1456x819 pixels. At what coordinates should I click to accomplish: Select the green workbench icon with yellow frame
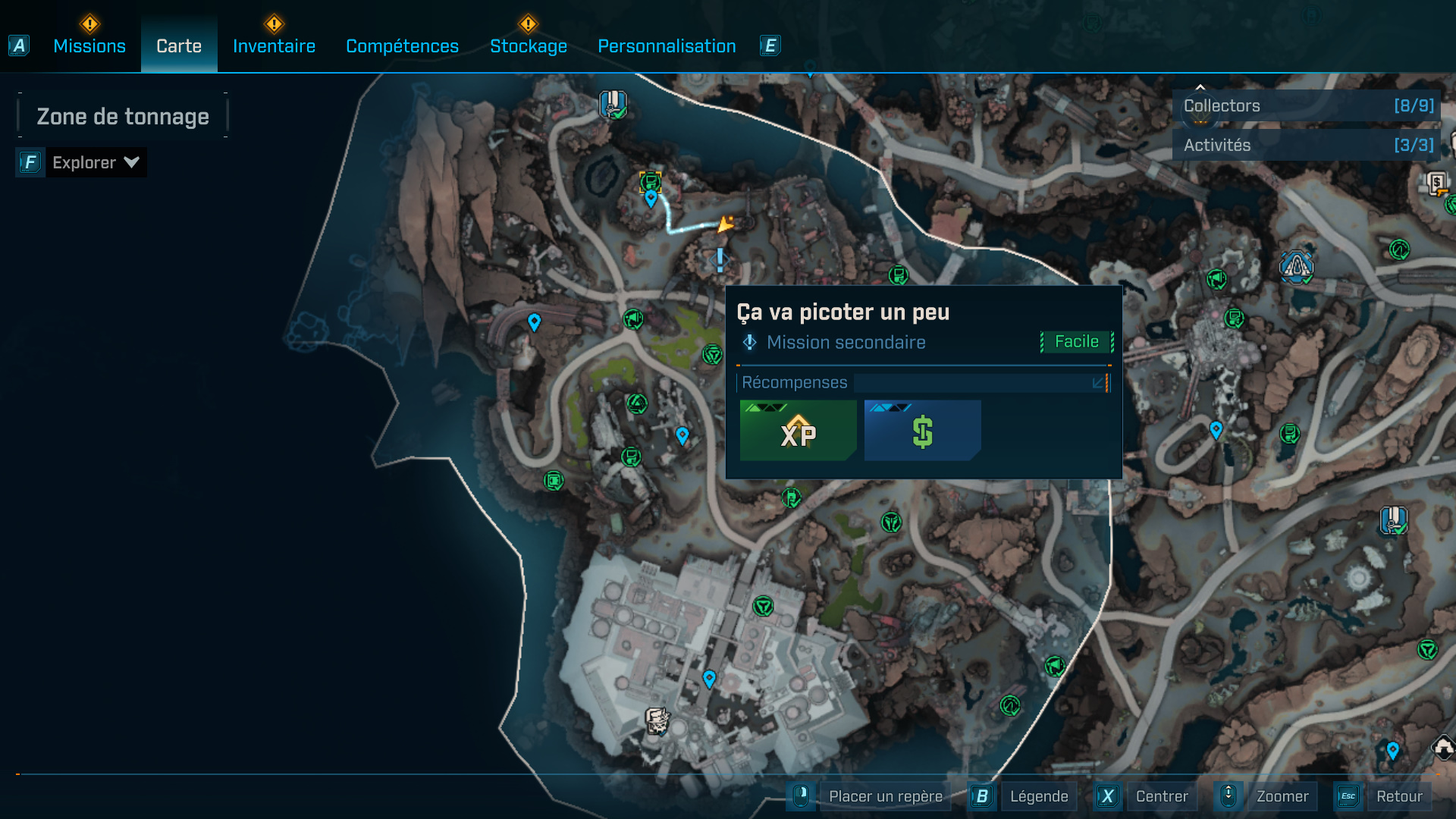(x=651, y=182)
